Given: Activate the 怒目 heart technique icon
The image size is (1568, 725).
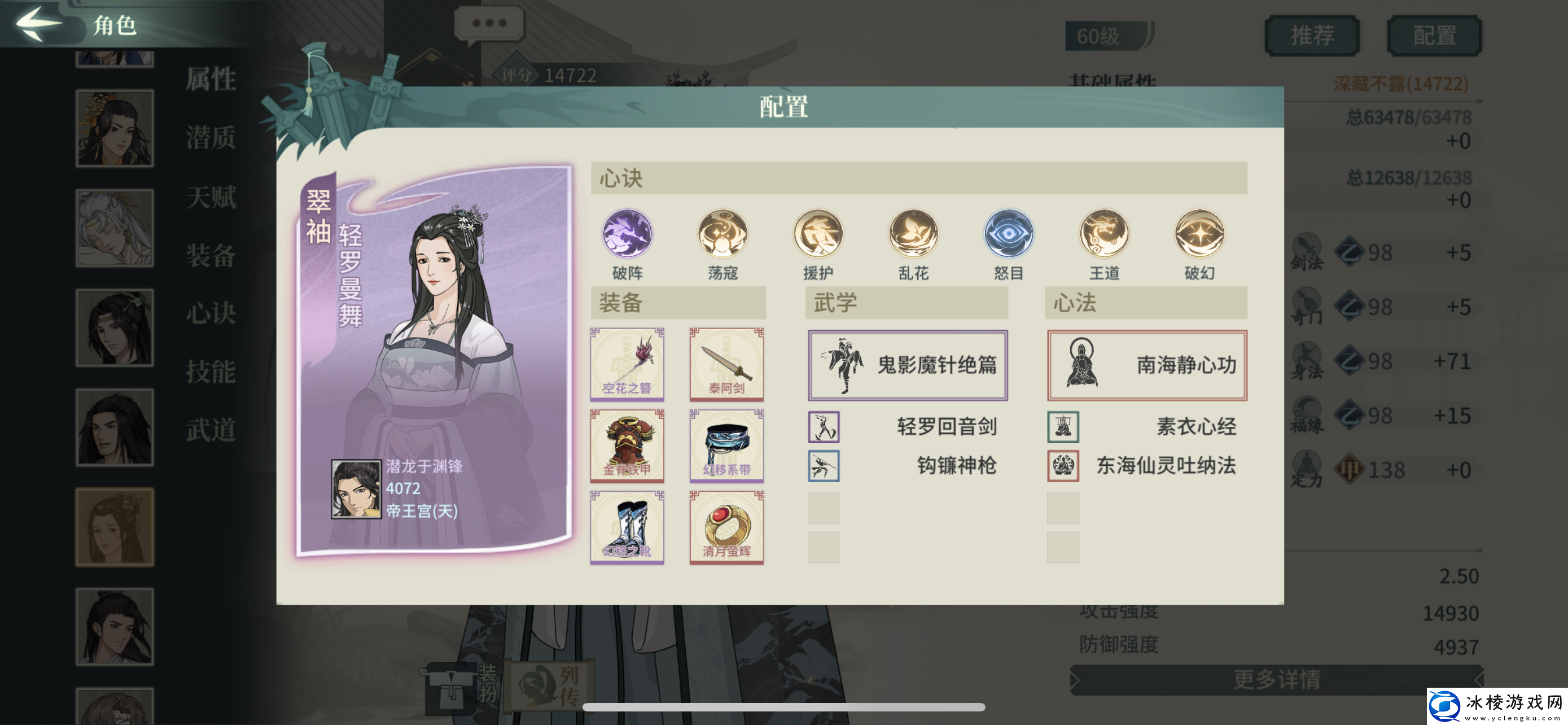Looking at the screenshot, I should (x=1008, y=234).
